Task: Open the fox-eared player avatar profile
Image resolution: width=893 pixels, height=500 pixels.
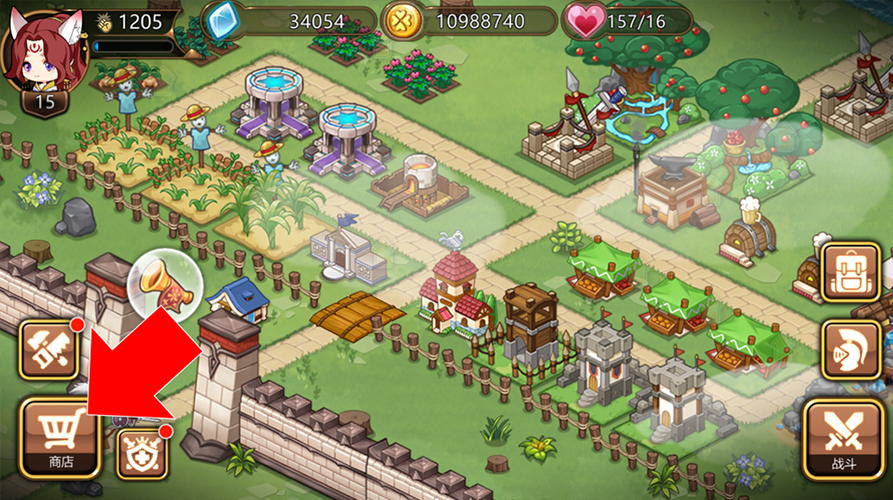Action: (44, 53)
